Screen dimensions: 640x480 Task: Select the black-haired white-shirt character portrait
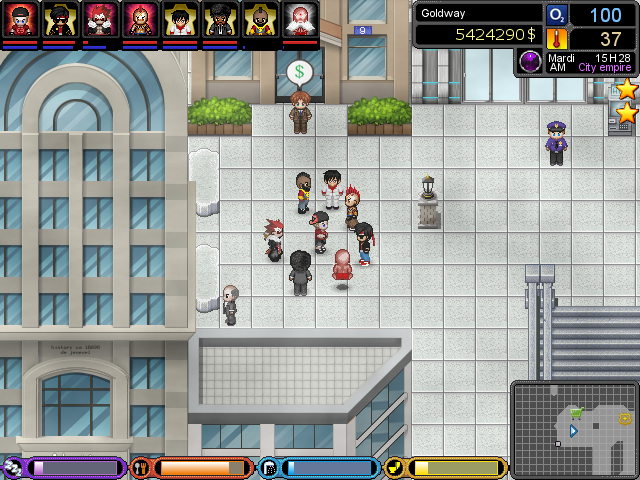[180, 19]
